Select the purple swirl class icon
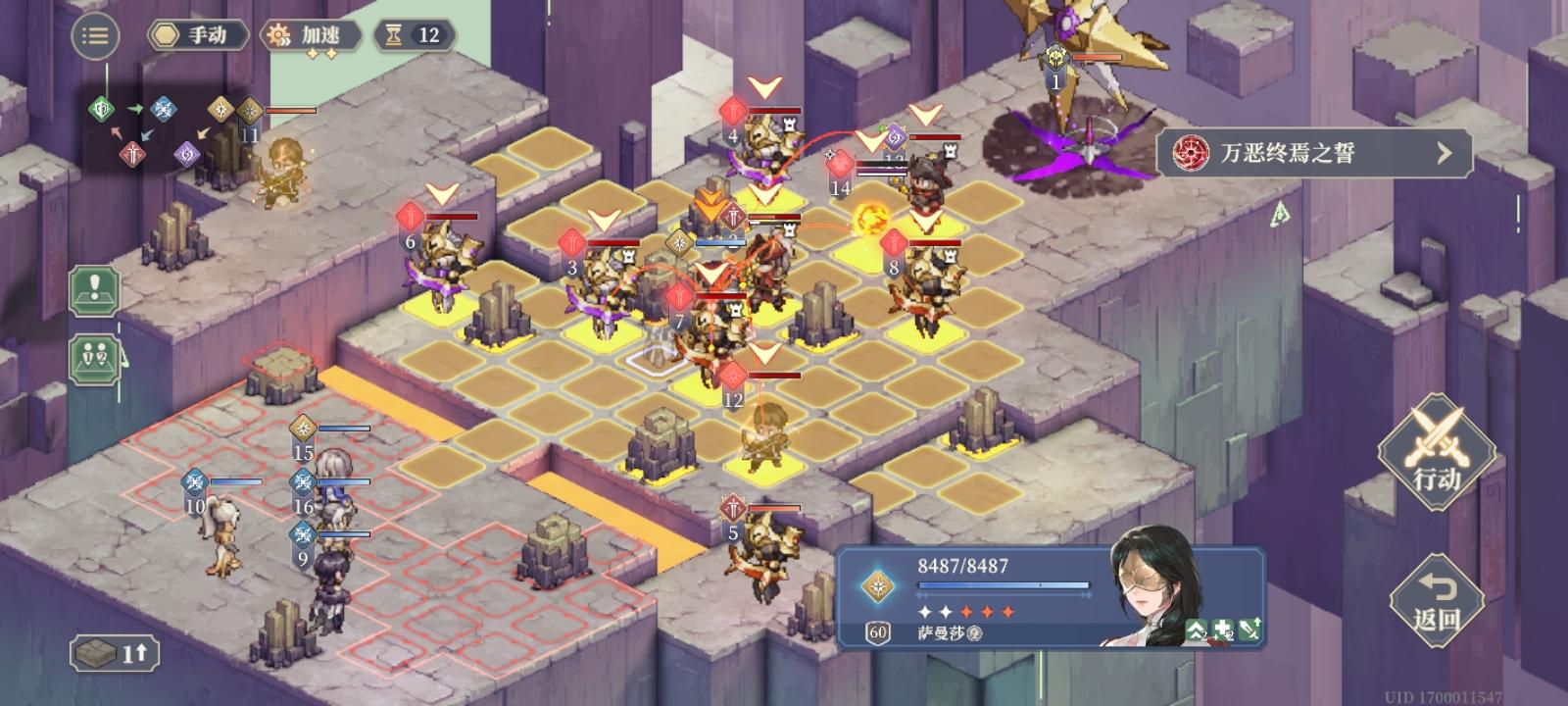Screen dimensions: 1568x706 click(x=188, y=155)
